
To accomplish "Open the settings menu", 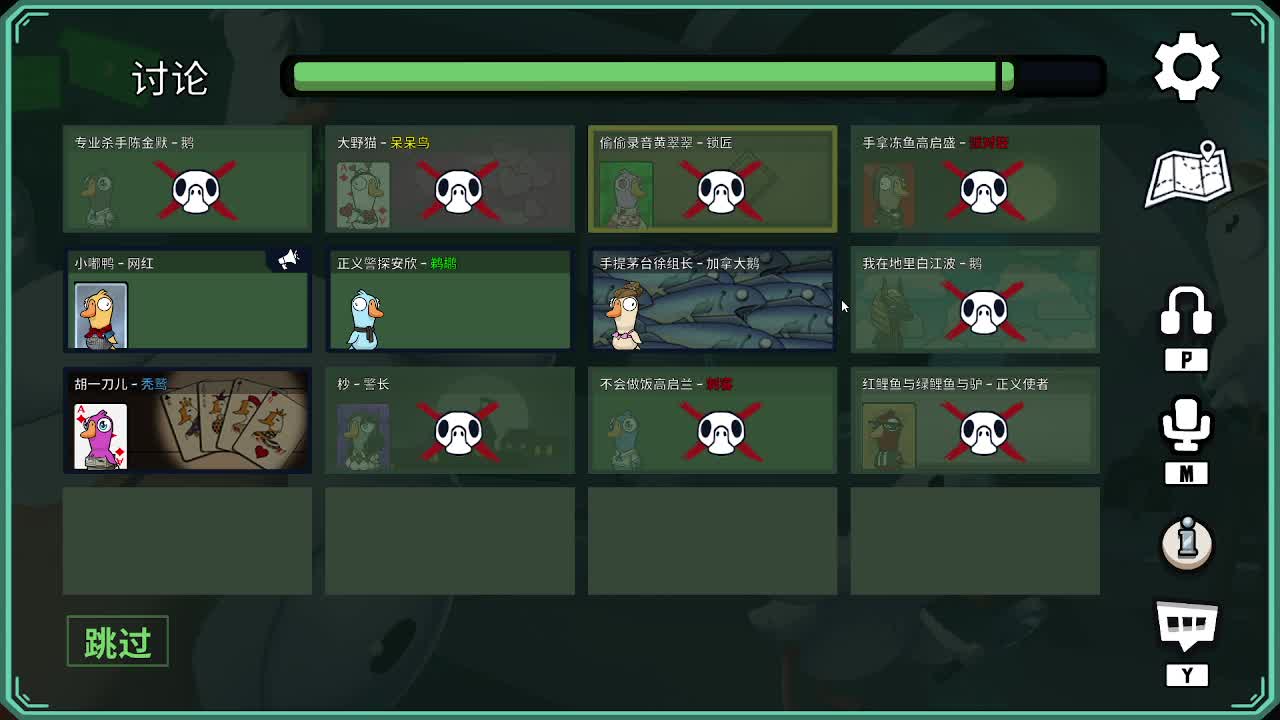I will pyautogui.click(x=1186, y=66).
